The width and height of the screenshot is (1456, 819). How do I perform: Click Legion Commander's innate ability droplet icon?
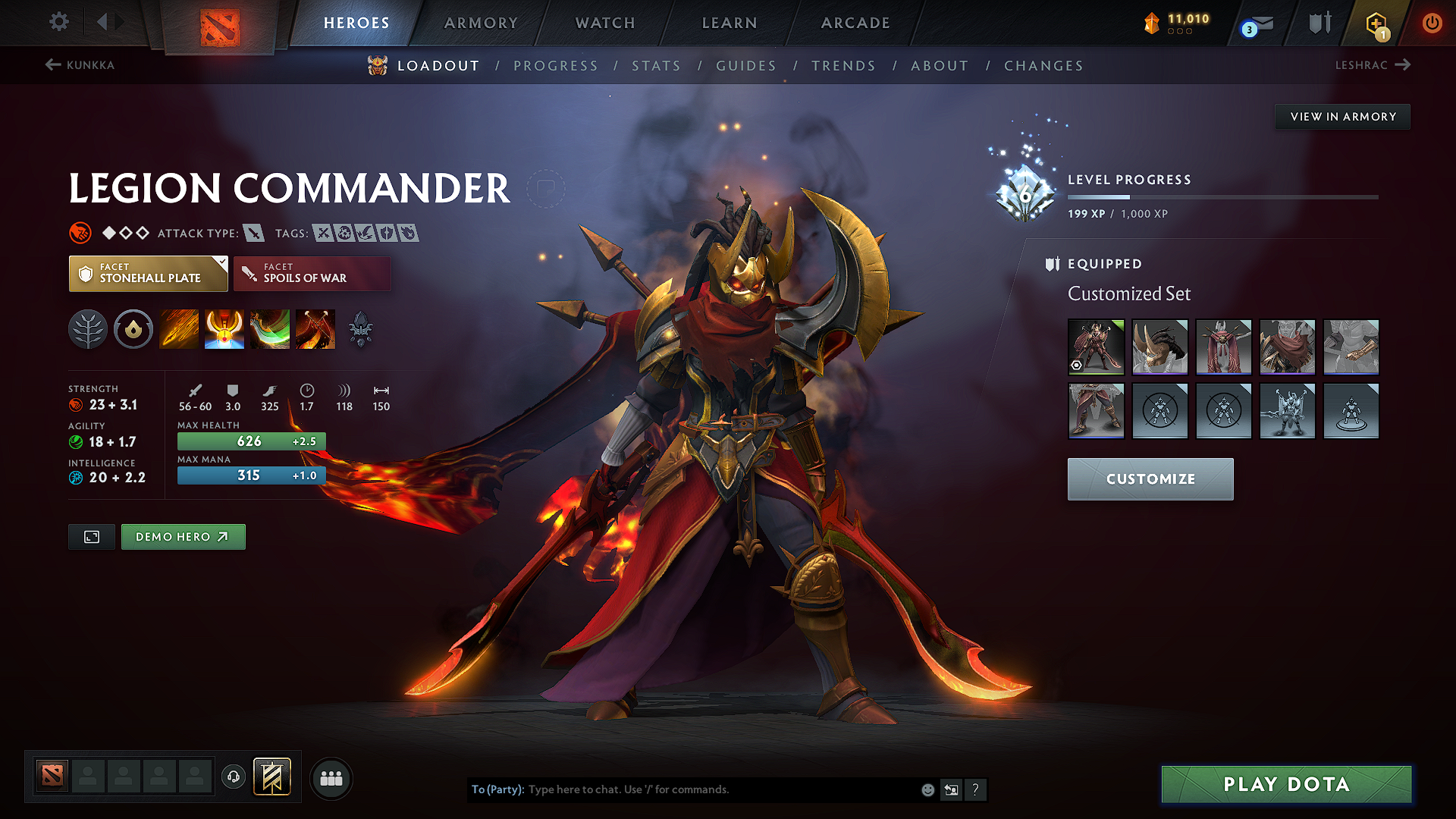133,329
